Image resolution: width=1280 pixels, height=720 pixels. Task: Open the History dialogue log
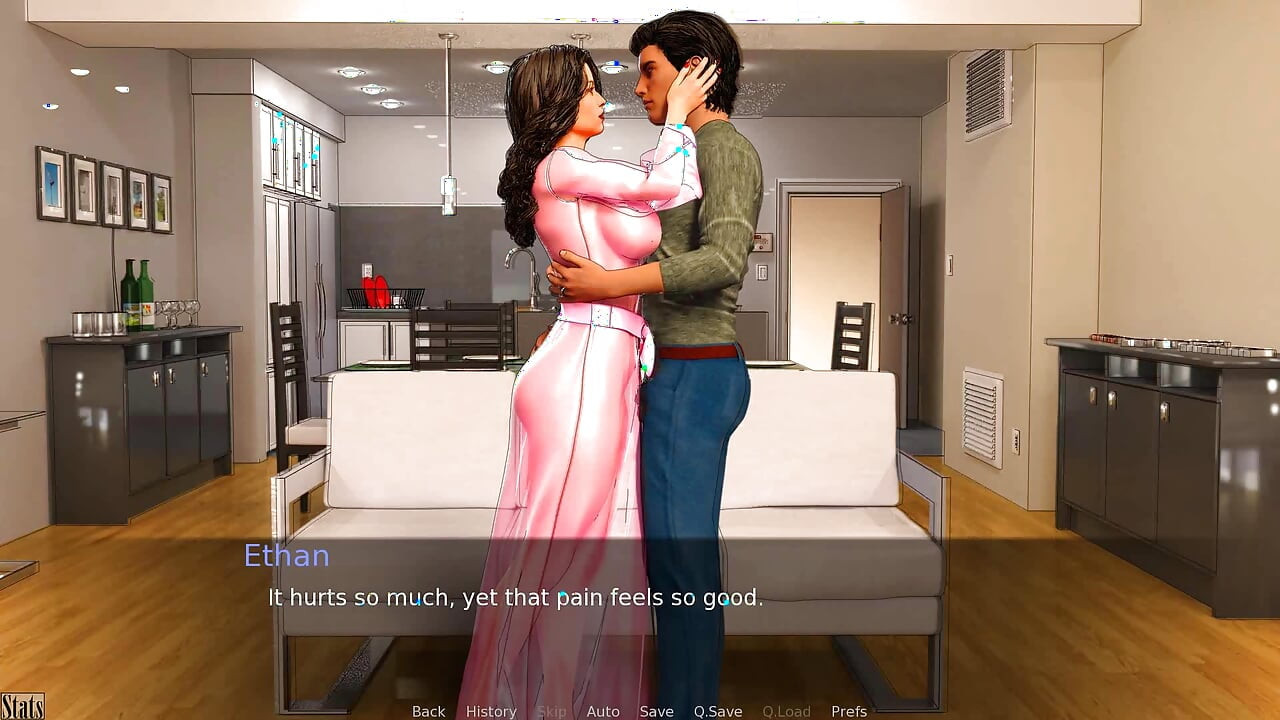[x=491, y=711]
